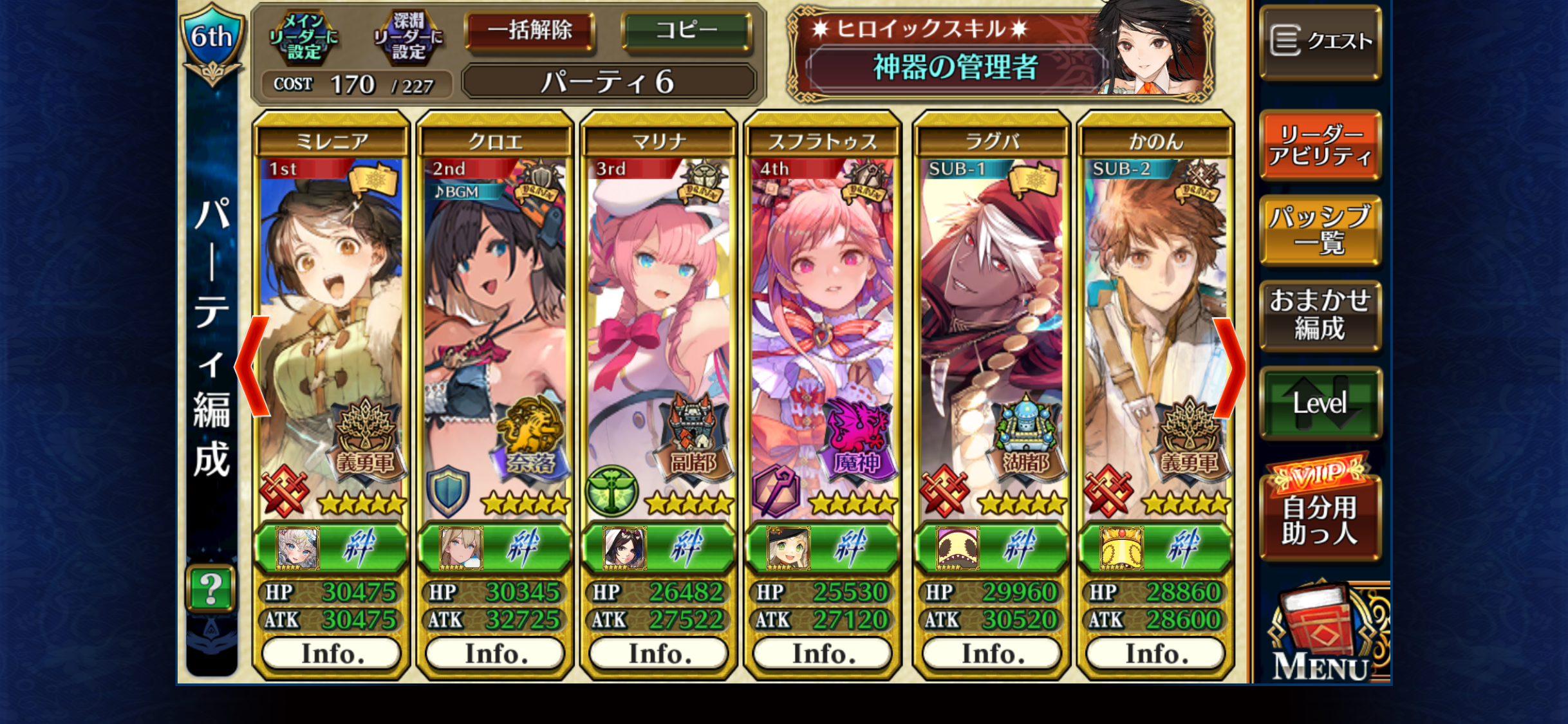This screenshot has height=724, width=1568.
Task: Open Info for クロエ
Action: coord(496,654)
